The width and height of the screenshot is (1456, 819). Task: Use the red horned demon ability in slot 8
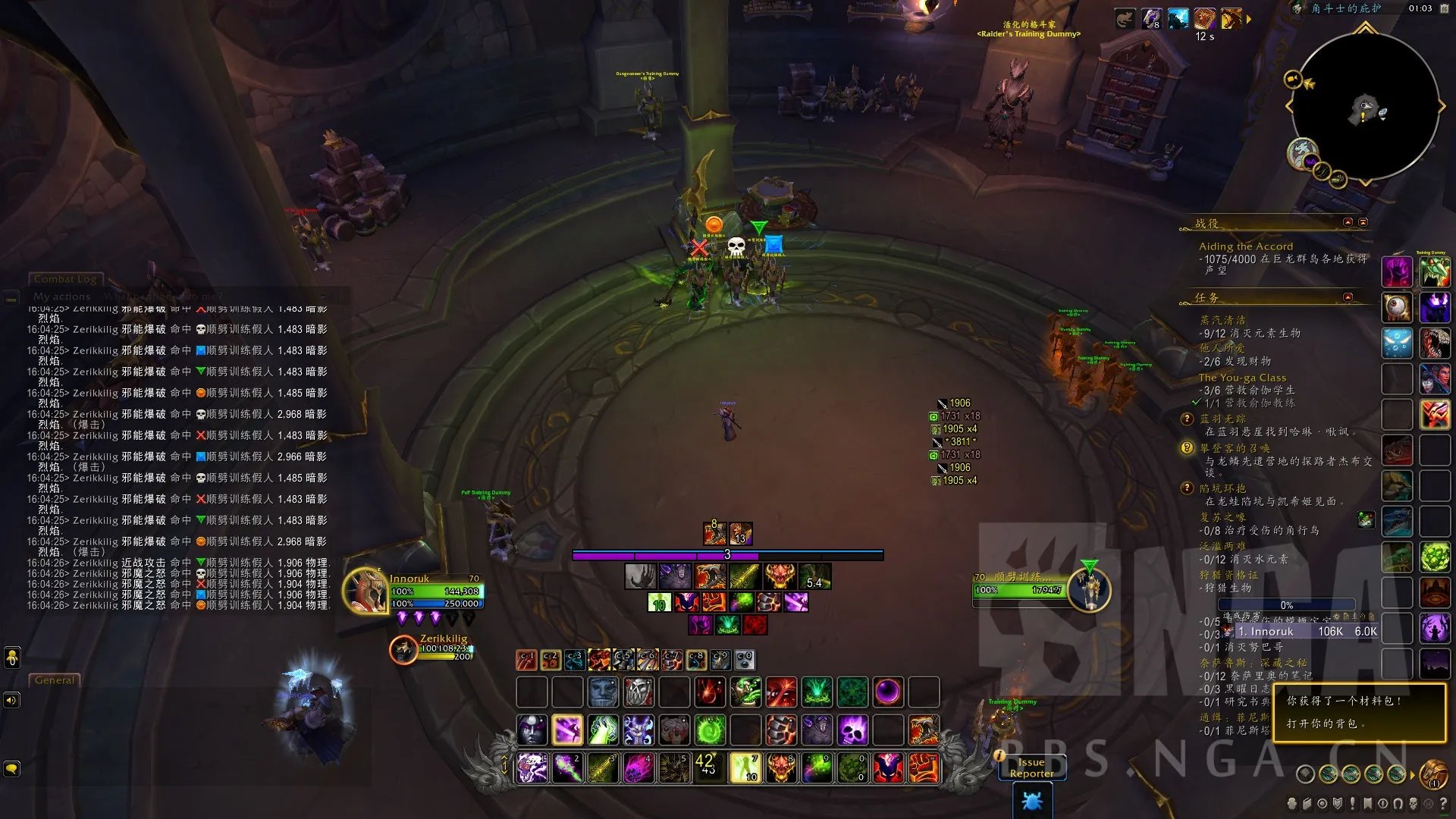781,767
